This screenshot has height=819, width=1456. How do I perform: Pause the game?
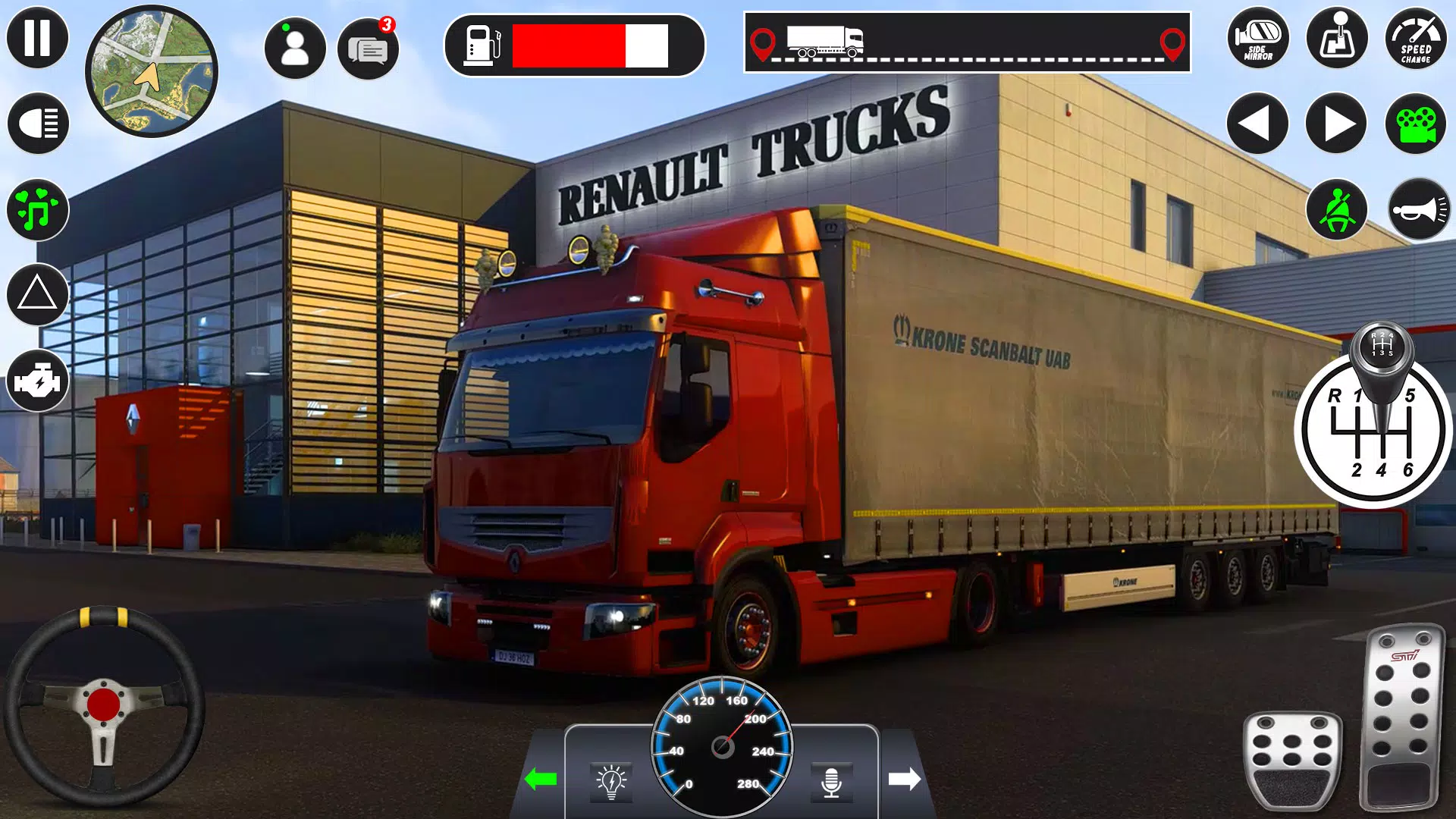36,37
